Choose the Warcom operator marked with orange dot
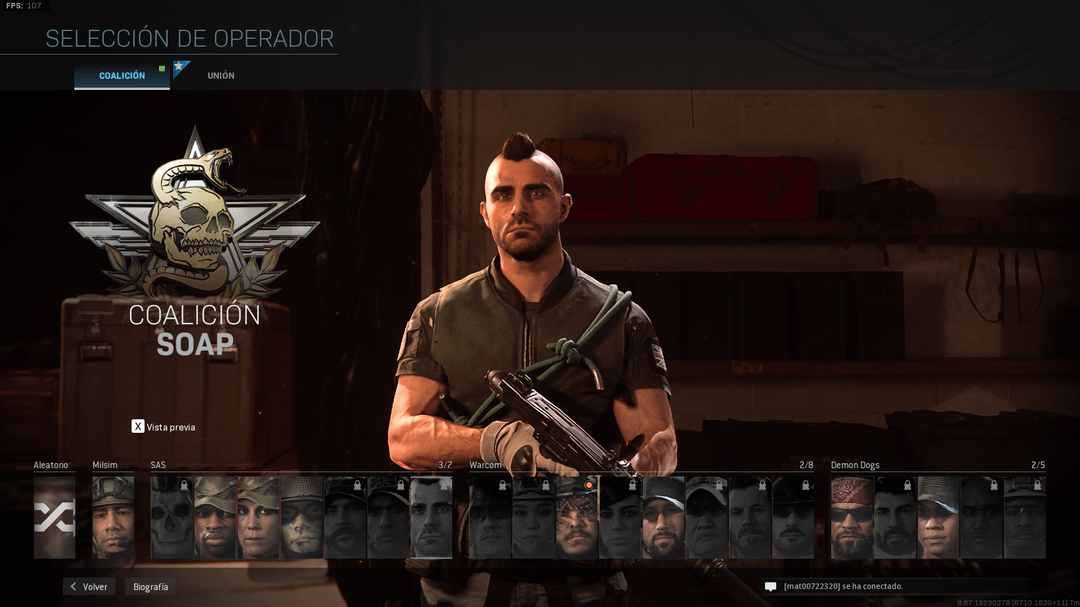1080x607 pixels. (577, 517)
